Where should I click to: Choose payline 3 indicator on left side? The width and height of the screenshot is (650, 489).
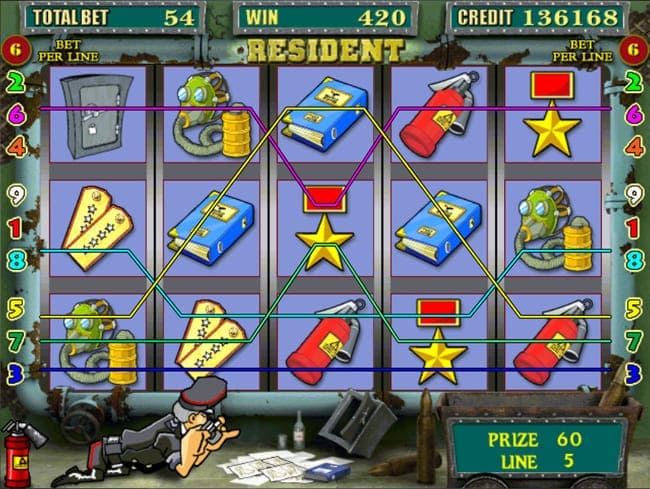(x=16, y=373)
